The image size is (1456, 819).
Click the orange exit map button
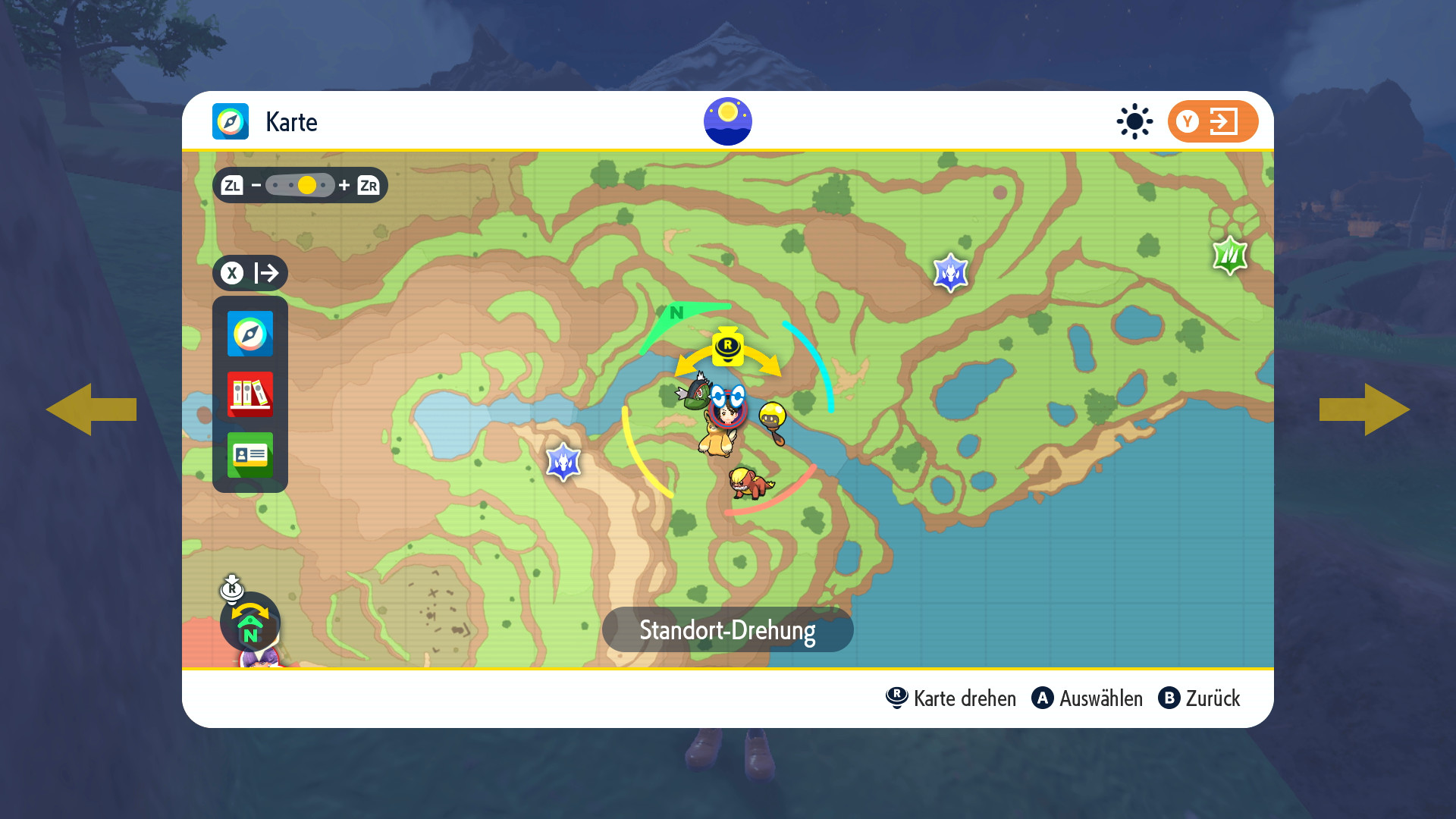tap(1212, 121)
